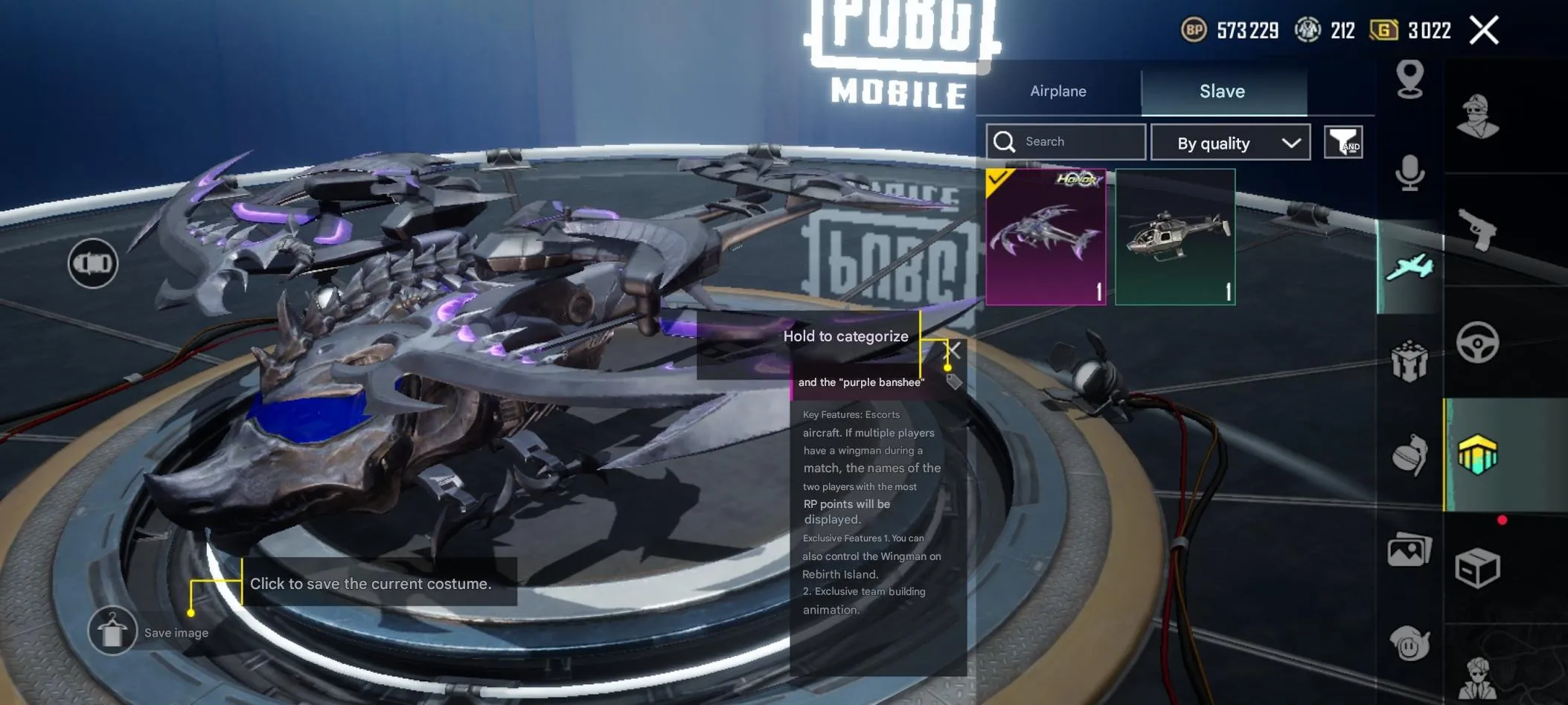Open the microphone voice category
This screenshot has width=1568, height=705.
(x=1409, y=173)
